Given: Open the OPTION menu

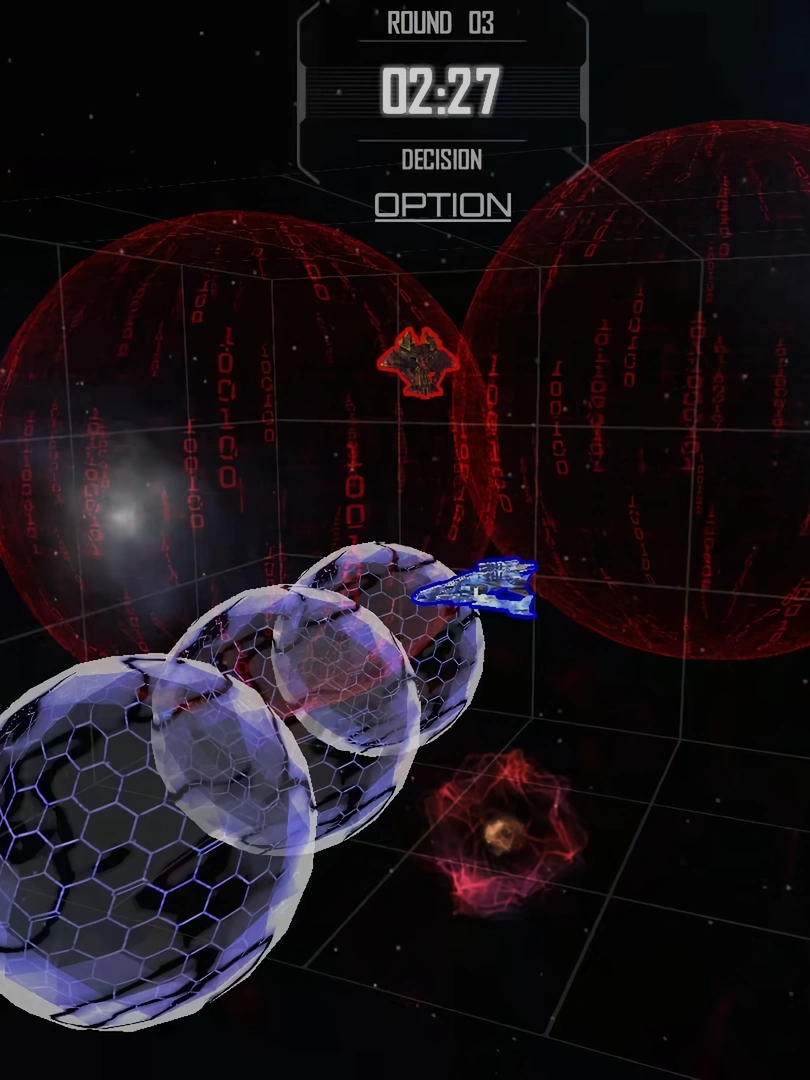Looking at the screenshot, I should pyautogui.click(x=443, y=205).
